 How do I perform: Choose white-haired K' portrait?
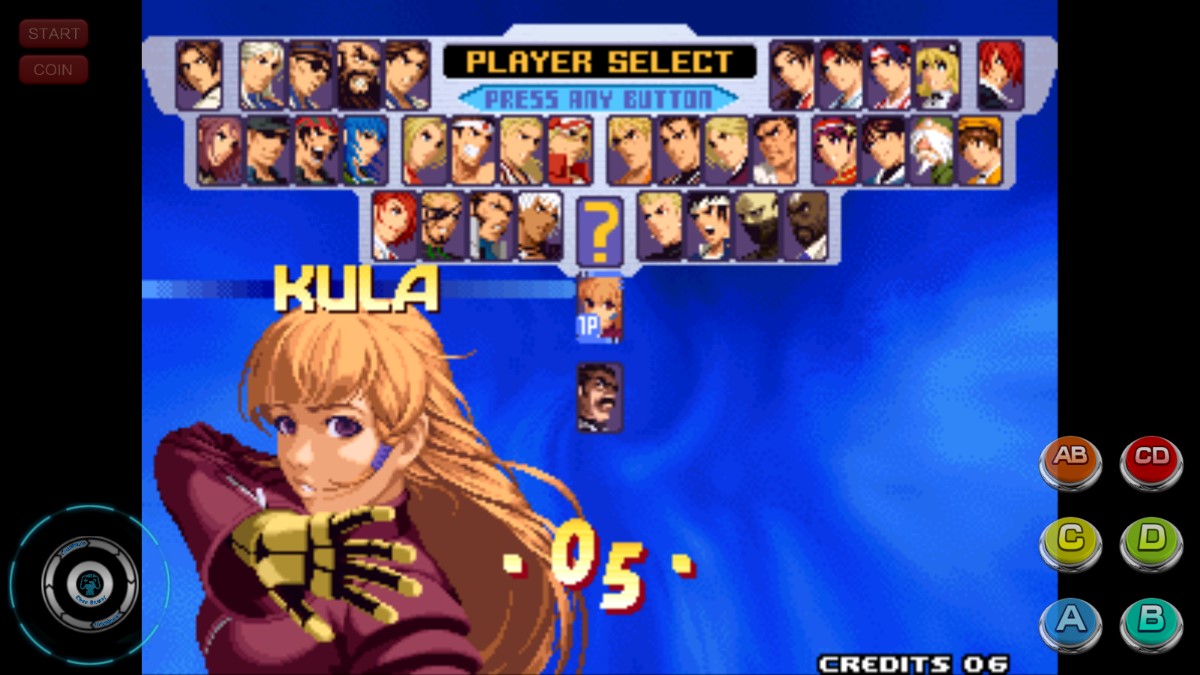[539, 226]
